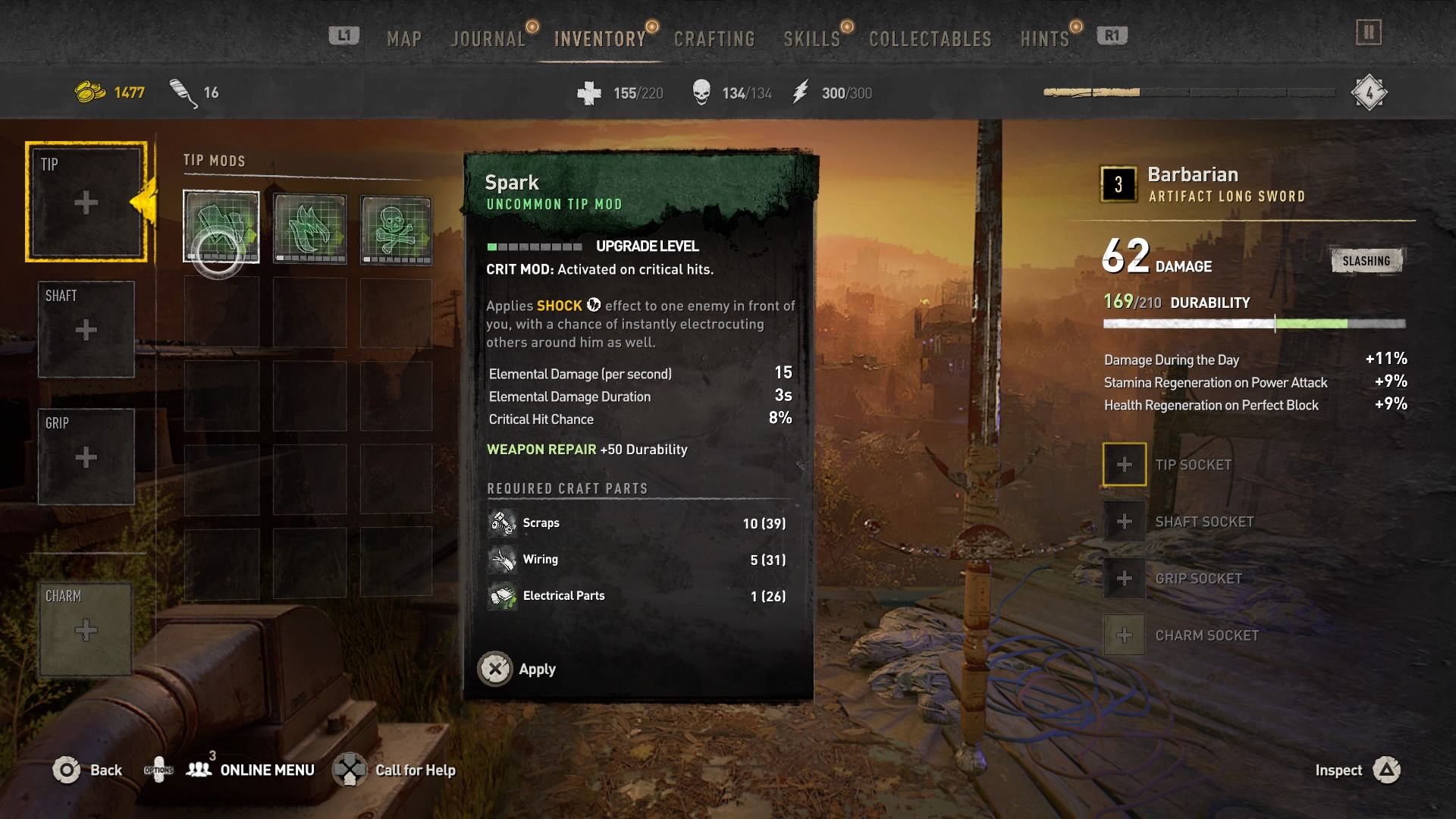The image size is (1456, 819).
Task: Click the empty Tip Socket slot
Action: coord(1124,464)
